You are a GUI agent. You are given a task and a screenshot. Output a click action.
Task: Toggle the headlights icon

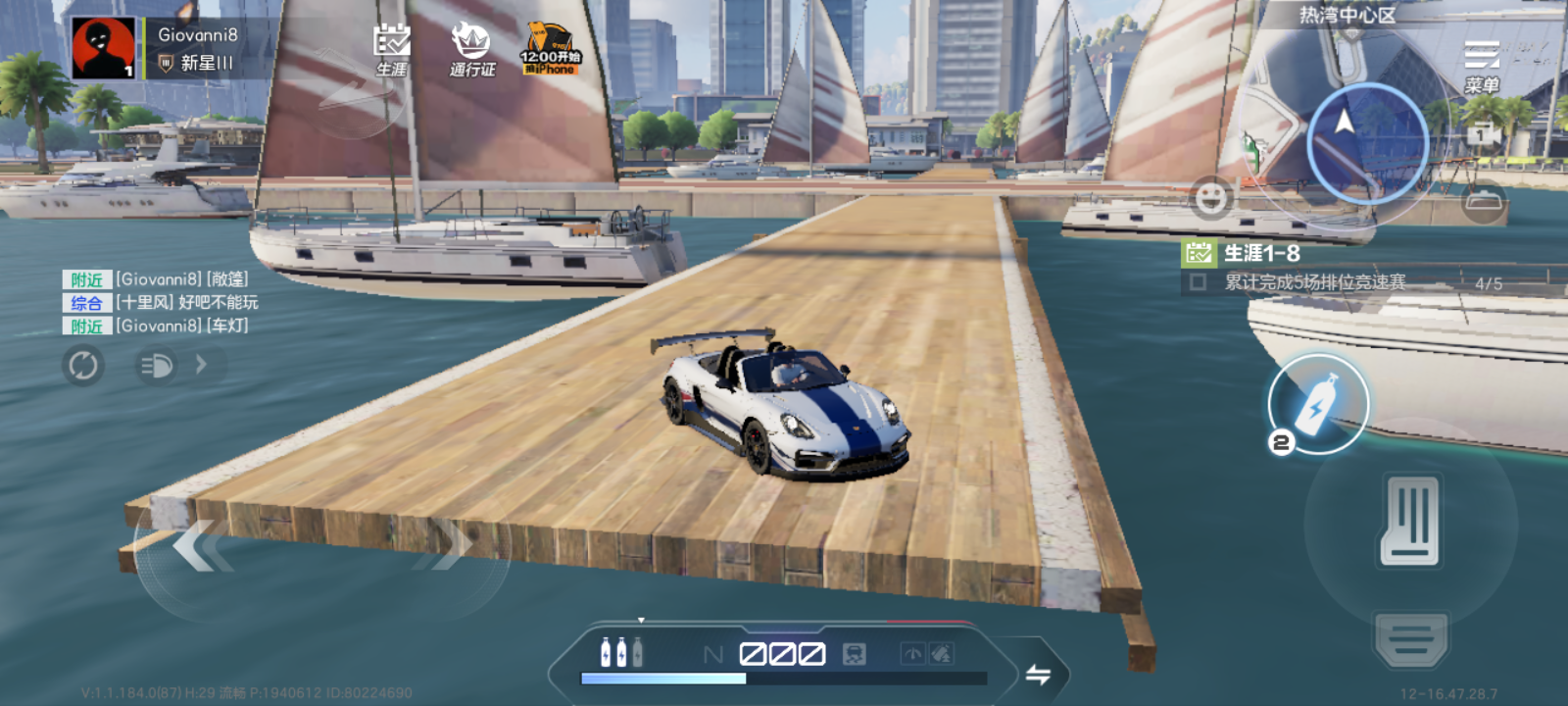157,366
